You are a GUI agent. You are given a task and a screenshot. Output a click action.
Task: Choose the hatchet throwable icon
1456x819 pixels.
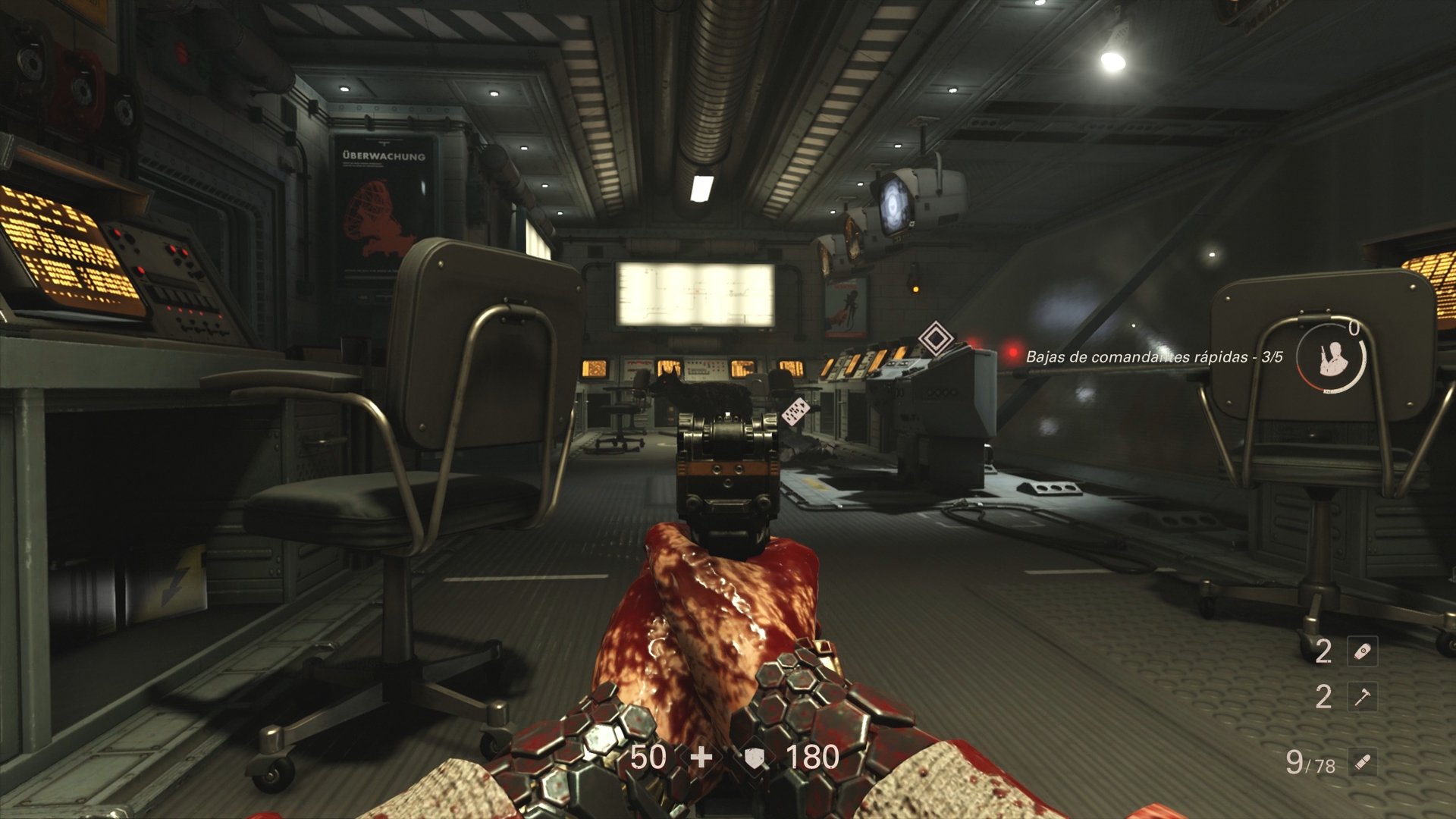pos(1362,697)
